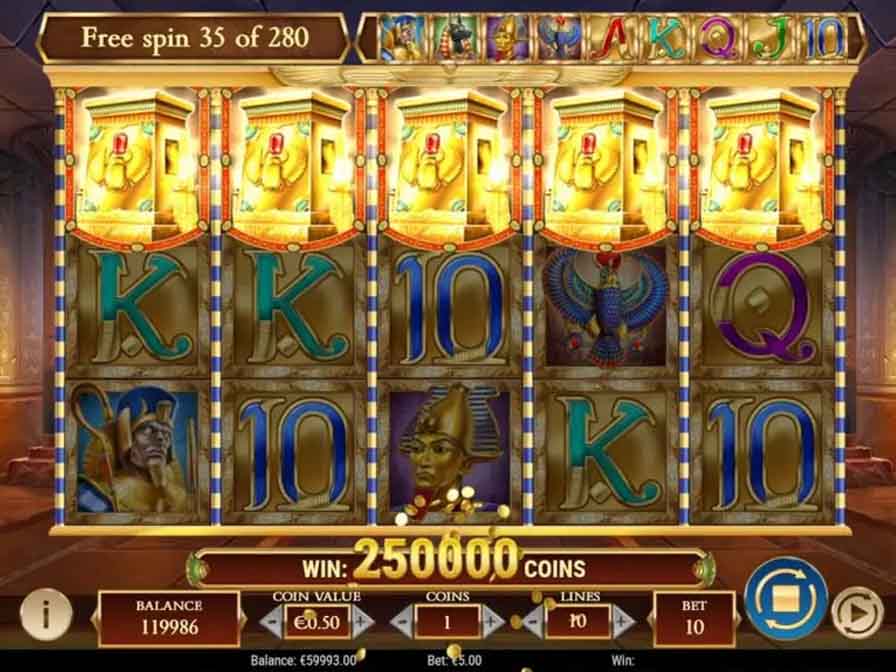
Task: Decrease the coin value
Action: (269, 620)
